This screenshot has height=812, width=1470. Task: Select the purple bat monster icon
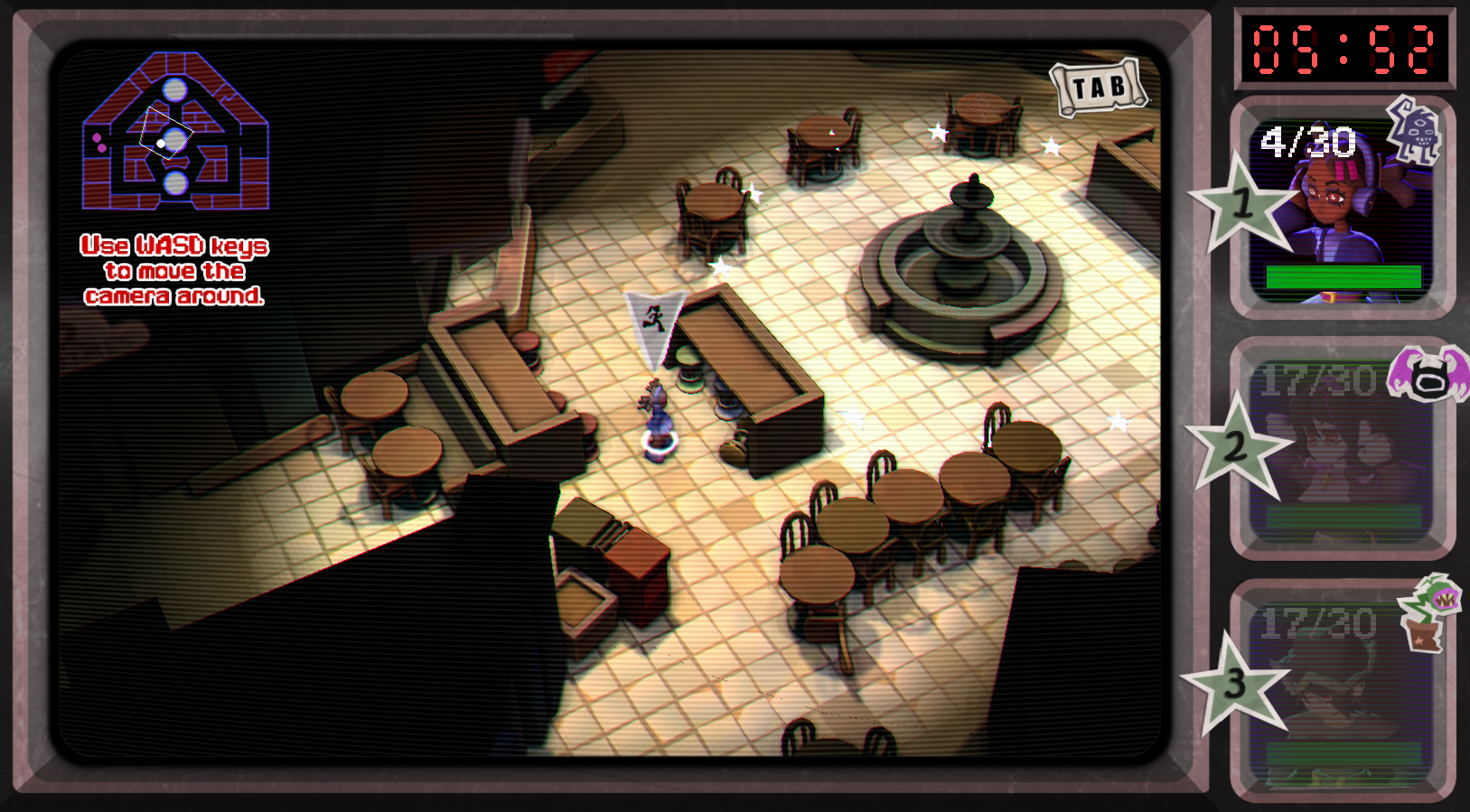[x=1430, y=373]
